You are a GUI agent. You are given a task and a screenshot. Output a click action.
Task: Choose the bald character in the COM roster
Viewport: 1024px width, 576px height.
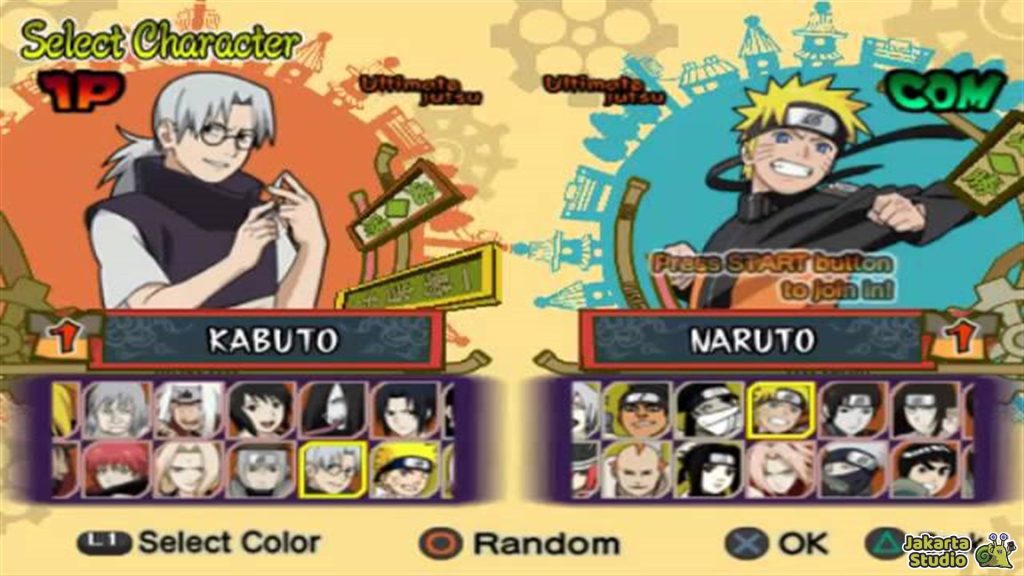tap(637, 469)
